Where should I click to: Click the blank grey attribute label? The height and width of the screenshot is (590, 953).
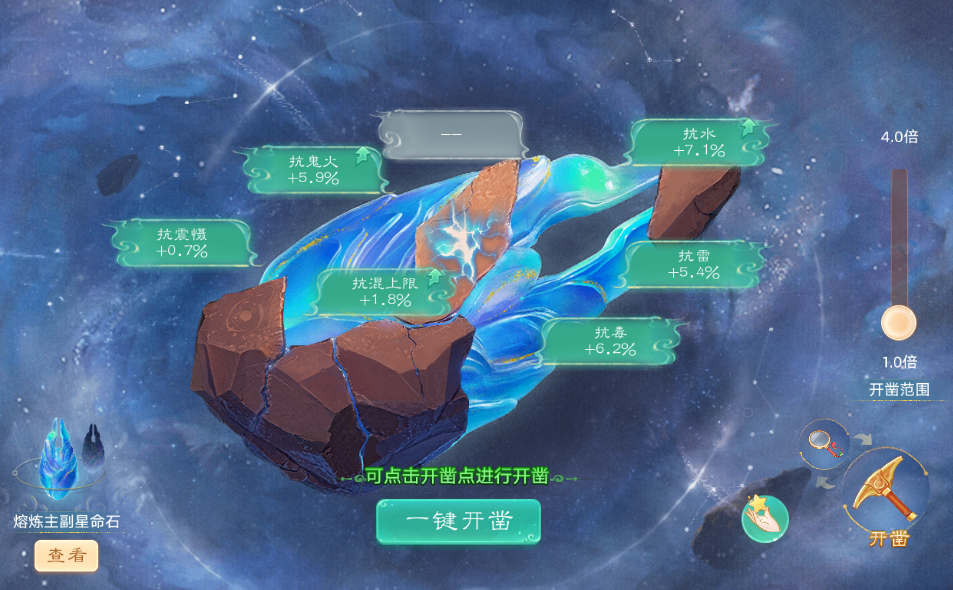(x=451, y=135)
